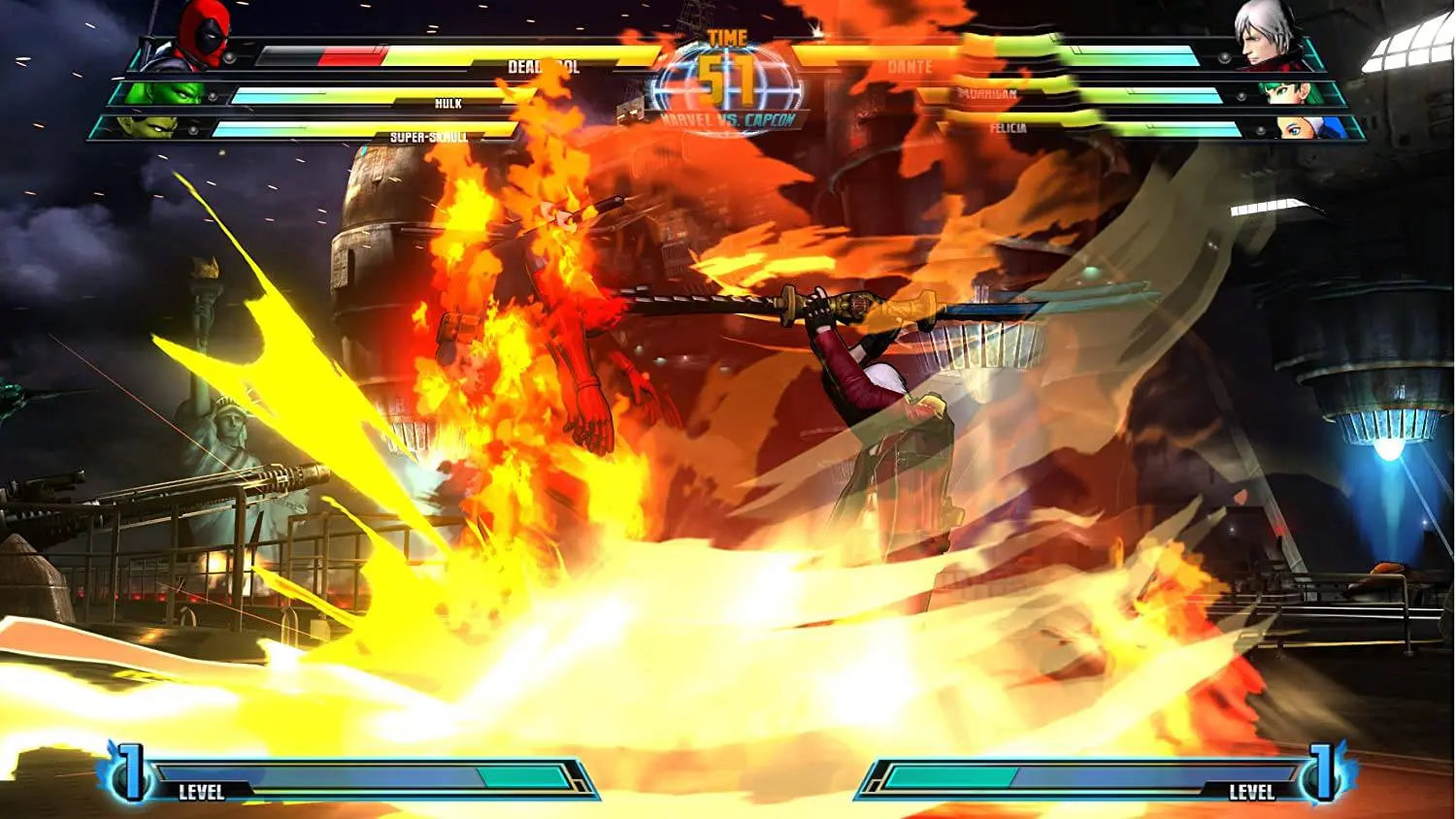This screenshot has width=1456, height=819.
Task: Select the DEADPOOL name label
Action: pos(541,68)
